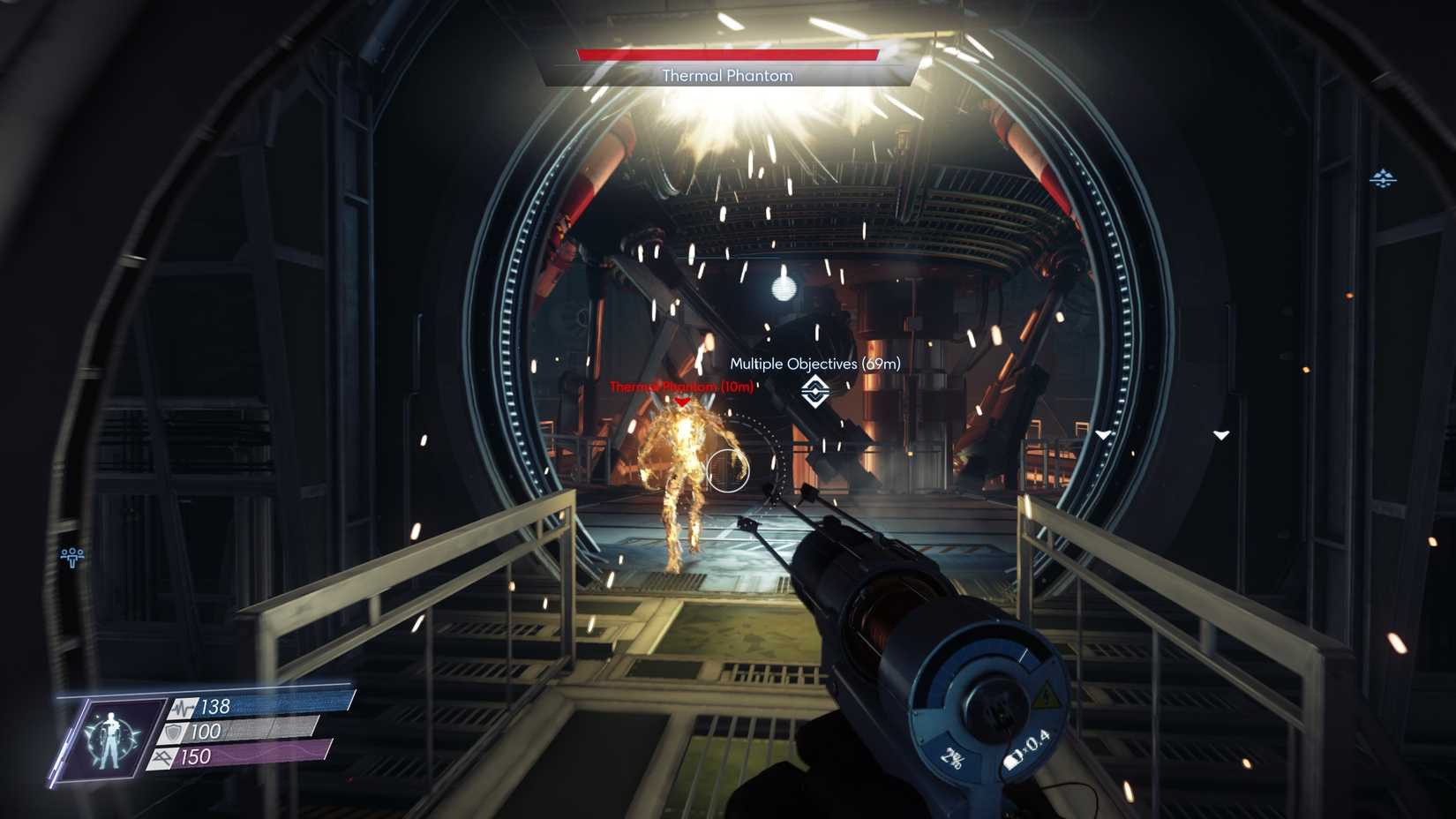The image size is (1456, 819).
Task: Click the heartbeat health icon next to 138
Action: 182,707
